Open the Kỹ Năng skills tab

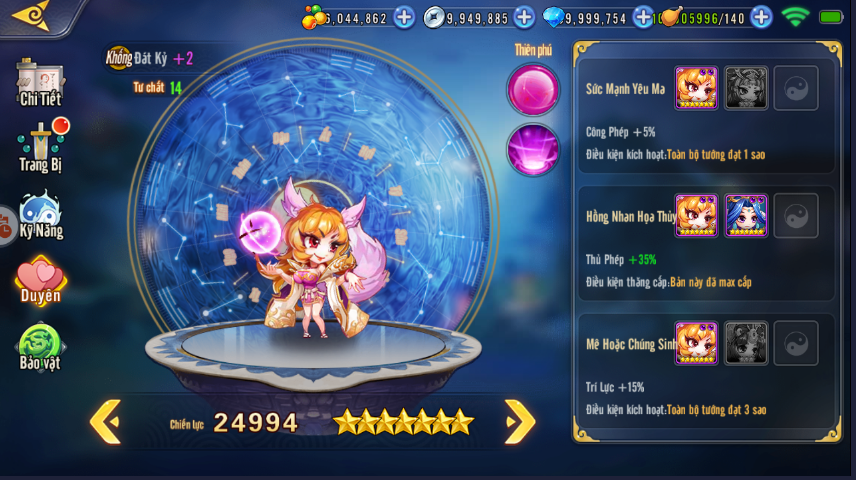tap(41, 215)
